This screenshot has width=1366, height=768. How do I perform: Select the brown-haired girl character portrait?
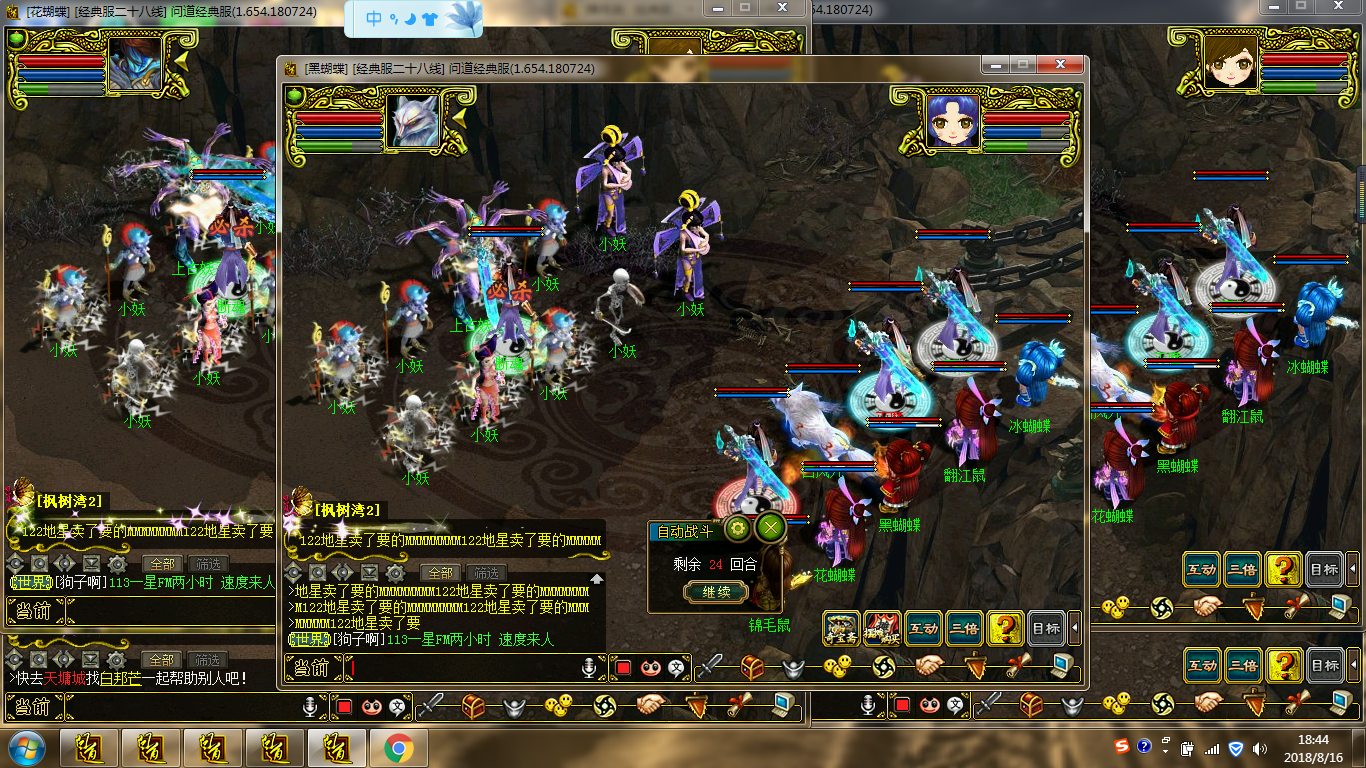[1230, 63]
